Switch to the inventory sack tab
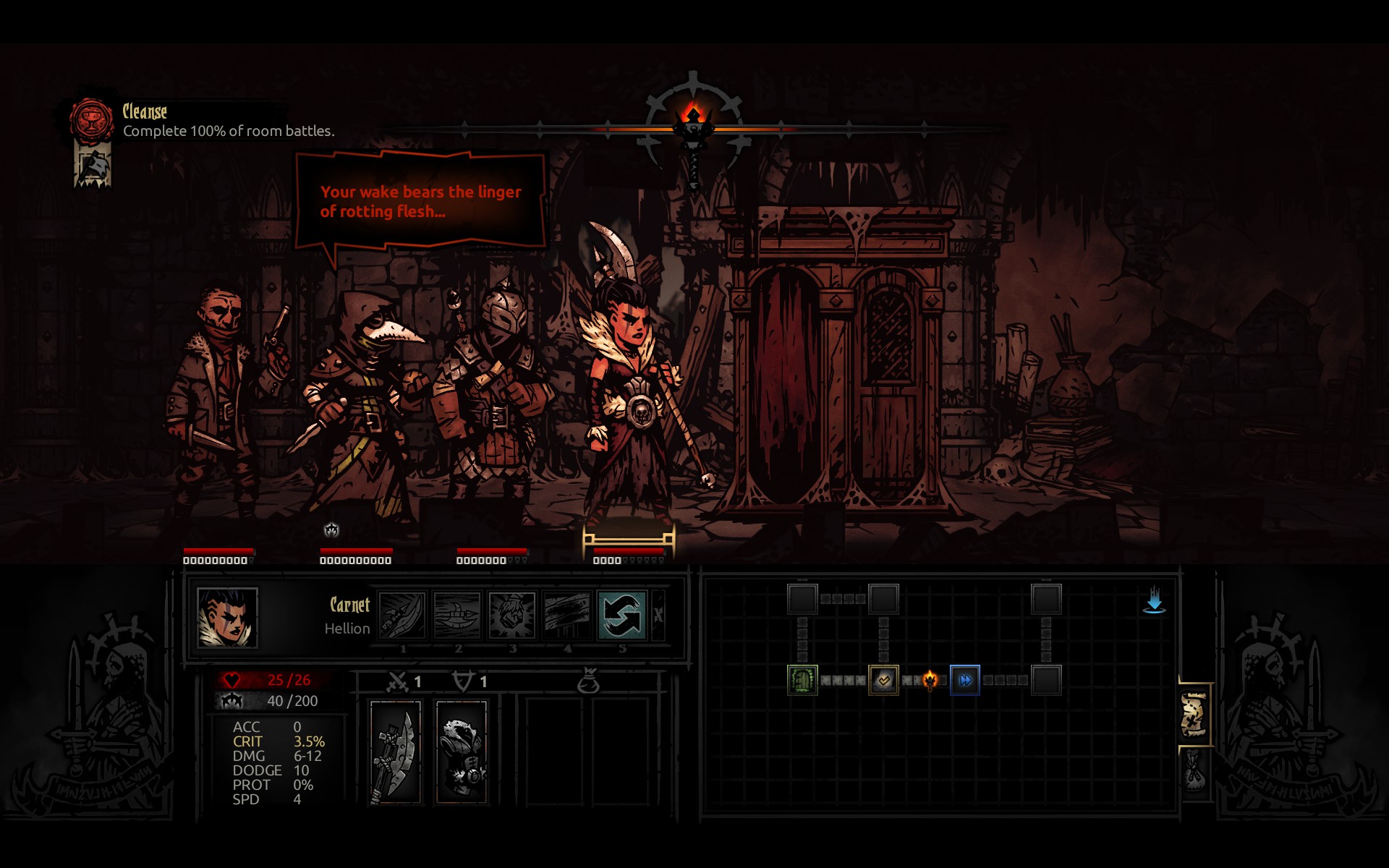 tap(1194, 771)
